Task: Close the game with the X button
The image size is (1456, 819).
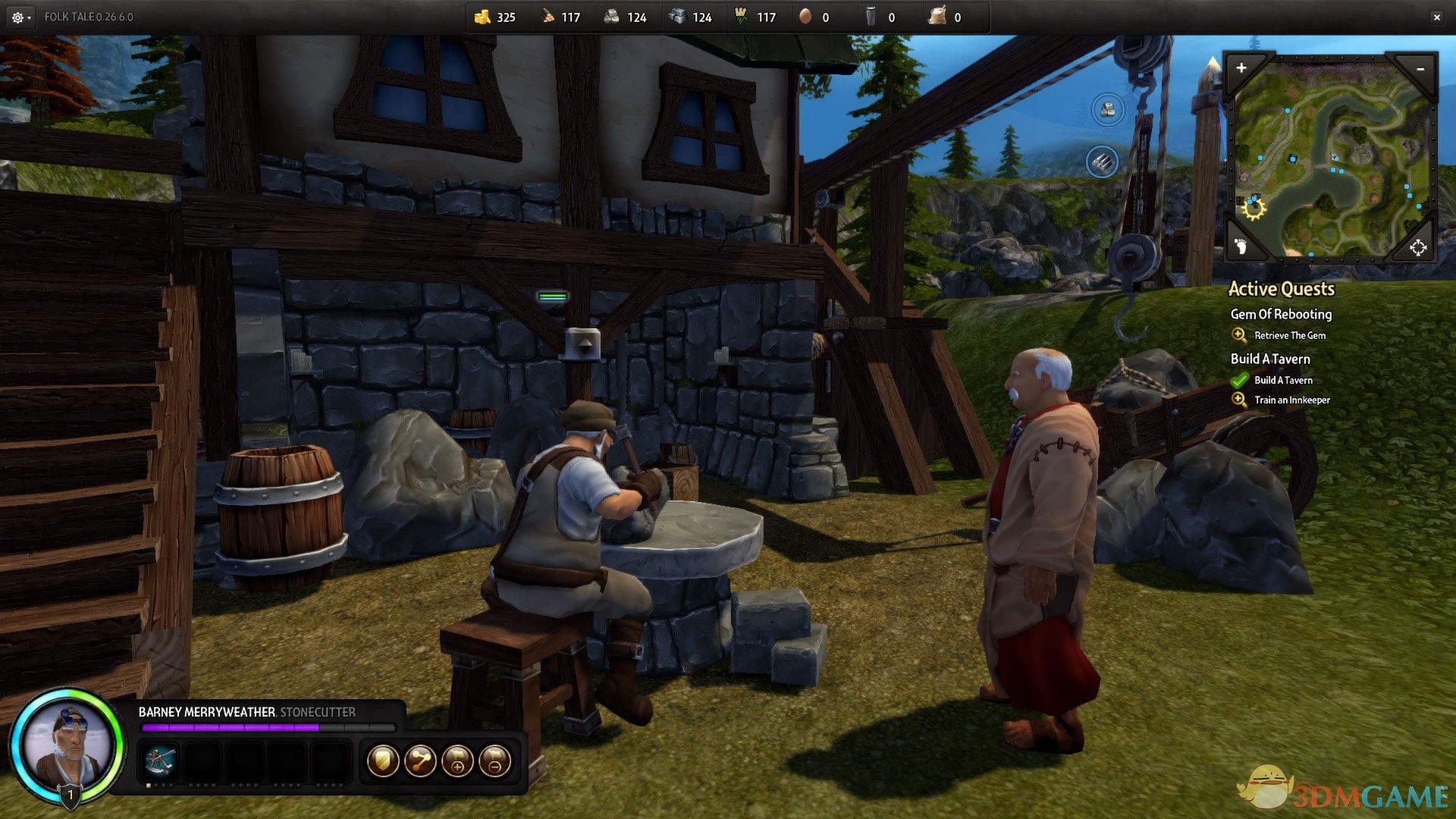Action: (x=1436, y=17)
